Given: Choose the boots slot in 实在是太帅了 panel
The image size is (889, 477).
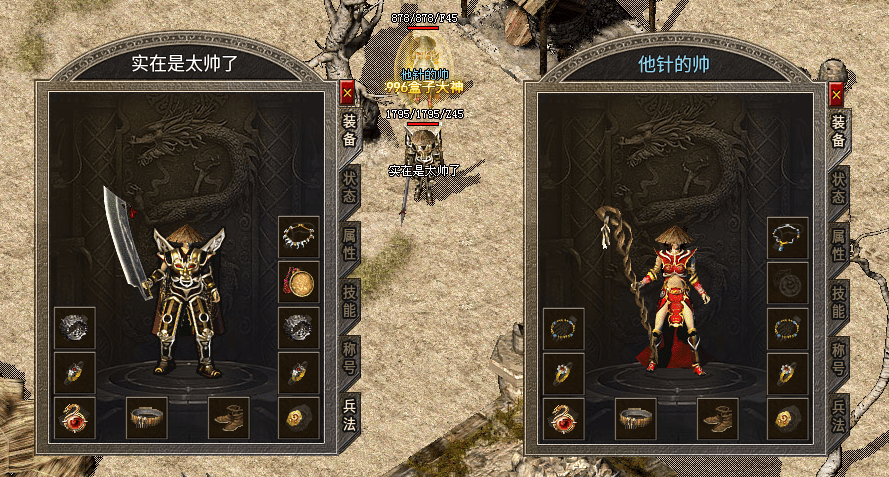Looking at the screenshot, I should point(229,418).
